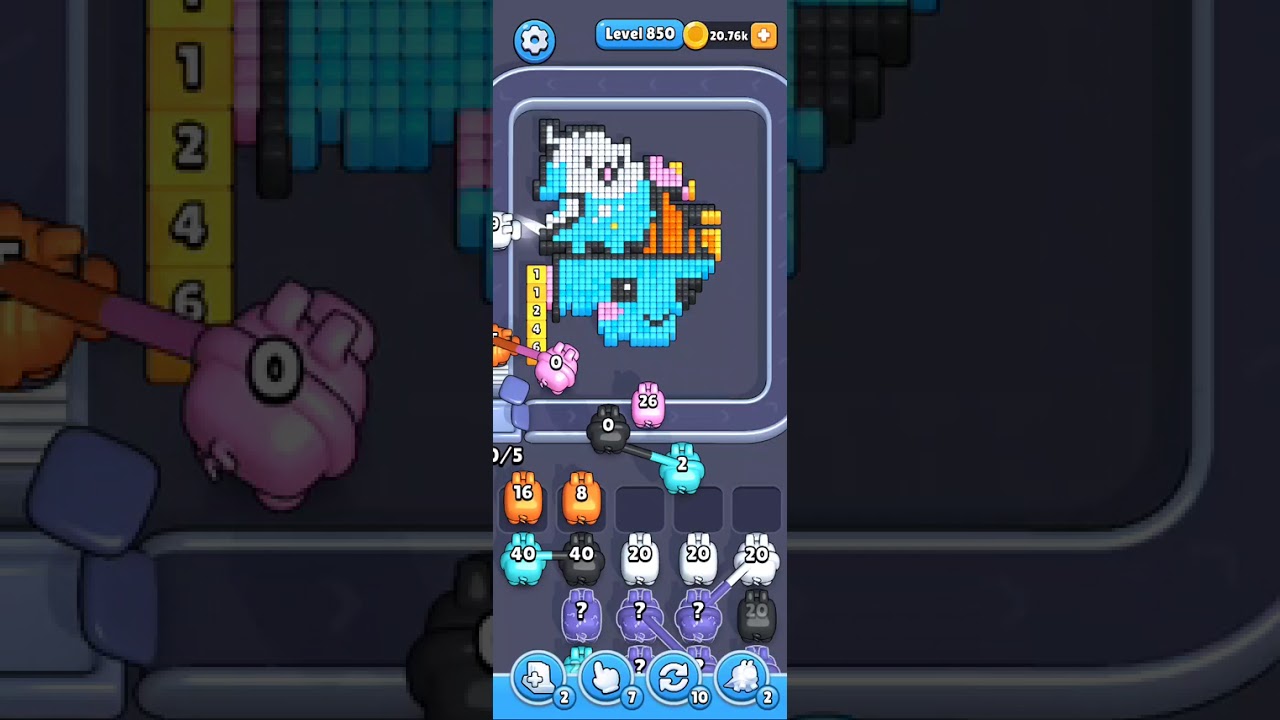The image size is (1280, 720).
Task: Choose the cyan piece labeled 40
Action: [x=521, y=556]
